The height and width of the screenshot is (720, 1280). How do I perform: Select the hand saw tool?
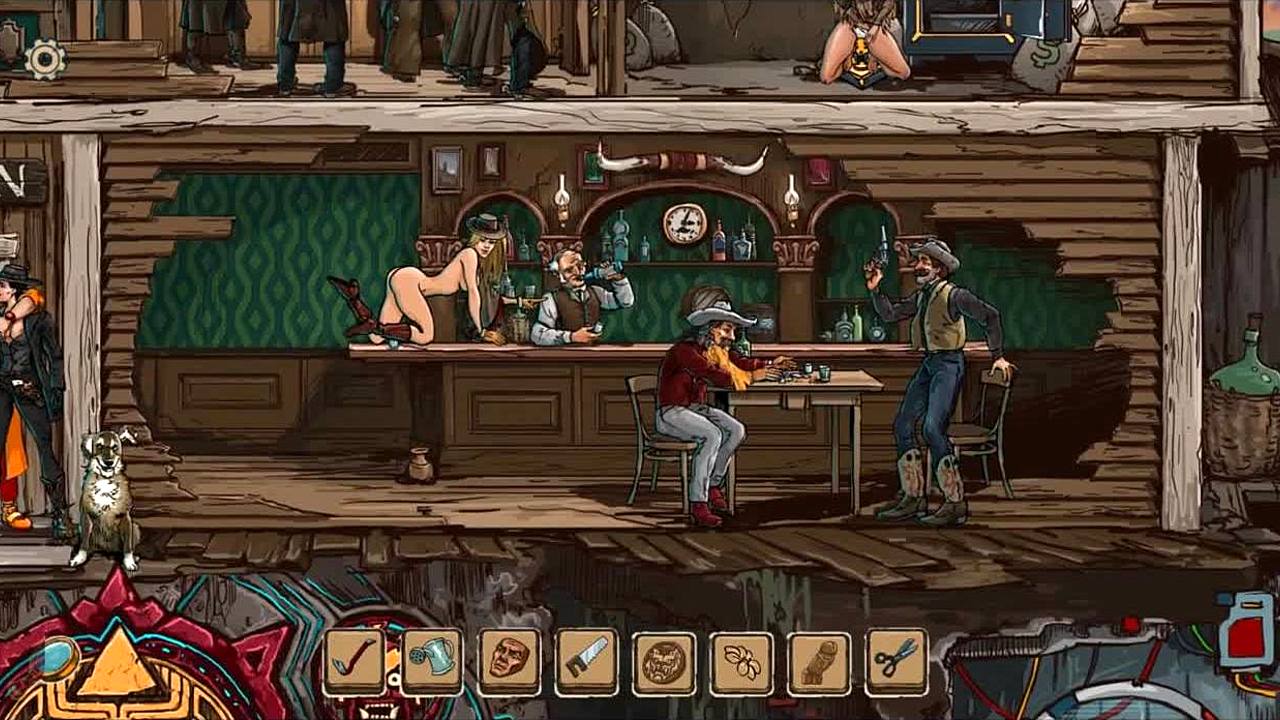click(586, 661)
